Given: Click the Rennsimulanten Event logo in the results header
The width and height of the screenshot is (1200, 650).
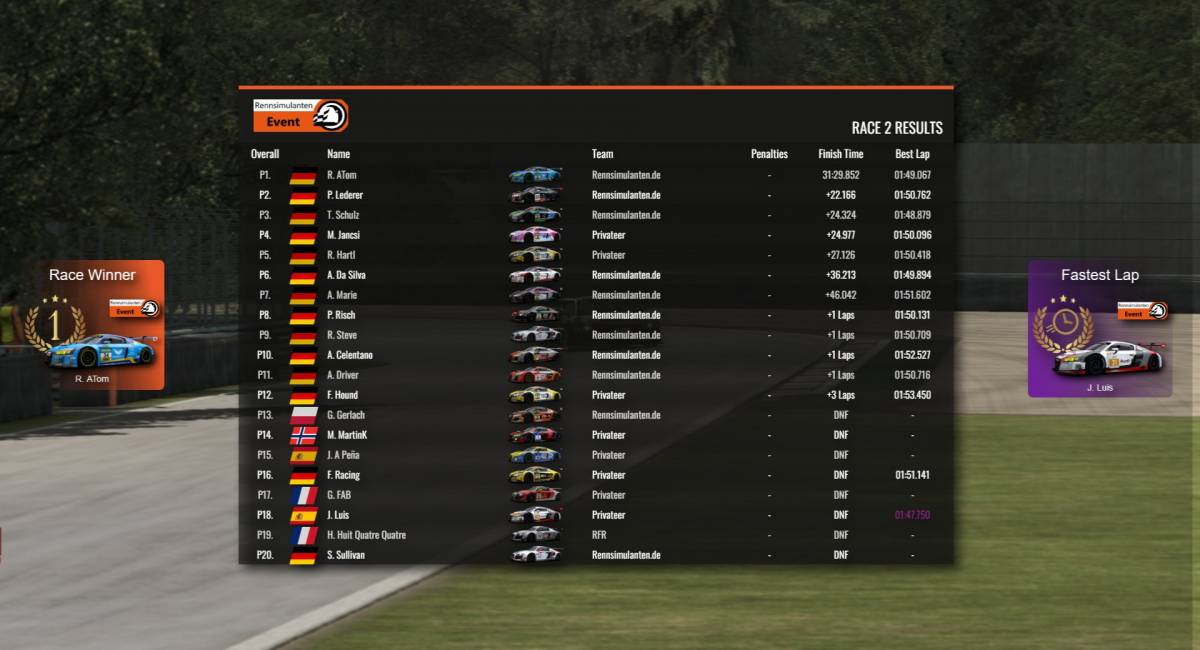Looking at the screenshot, I should pyautogui.click(x=300, y=116).
